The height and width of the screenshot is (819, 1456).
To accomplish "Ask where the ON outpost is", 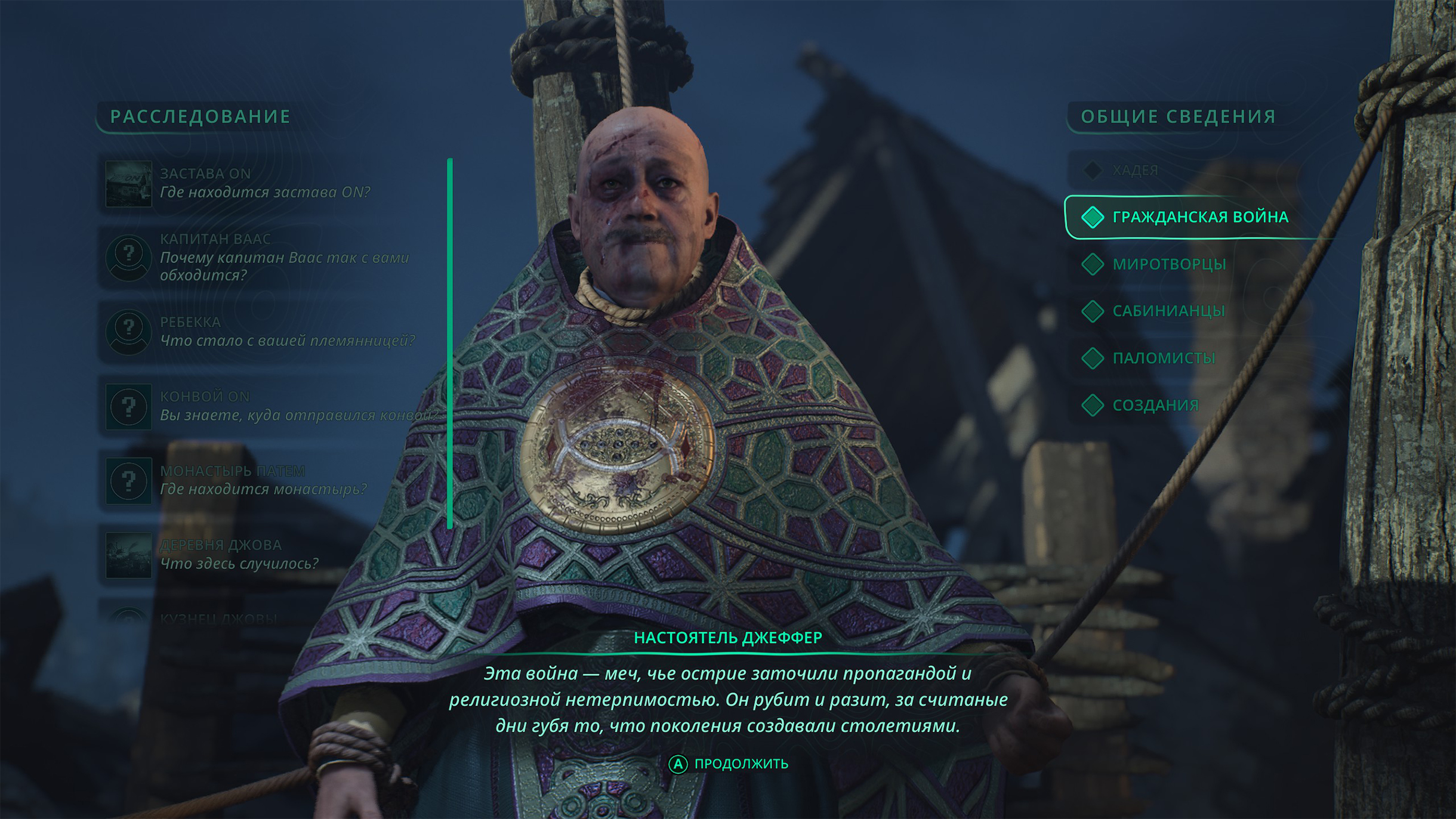I will tap(264, 183).
